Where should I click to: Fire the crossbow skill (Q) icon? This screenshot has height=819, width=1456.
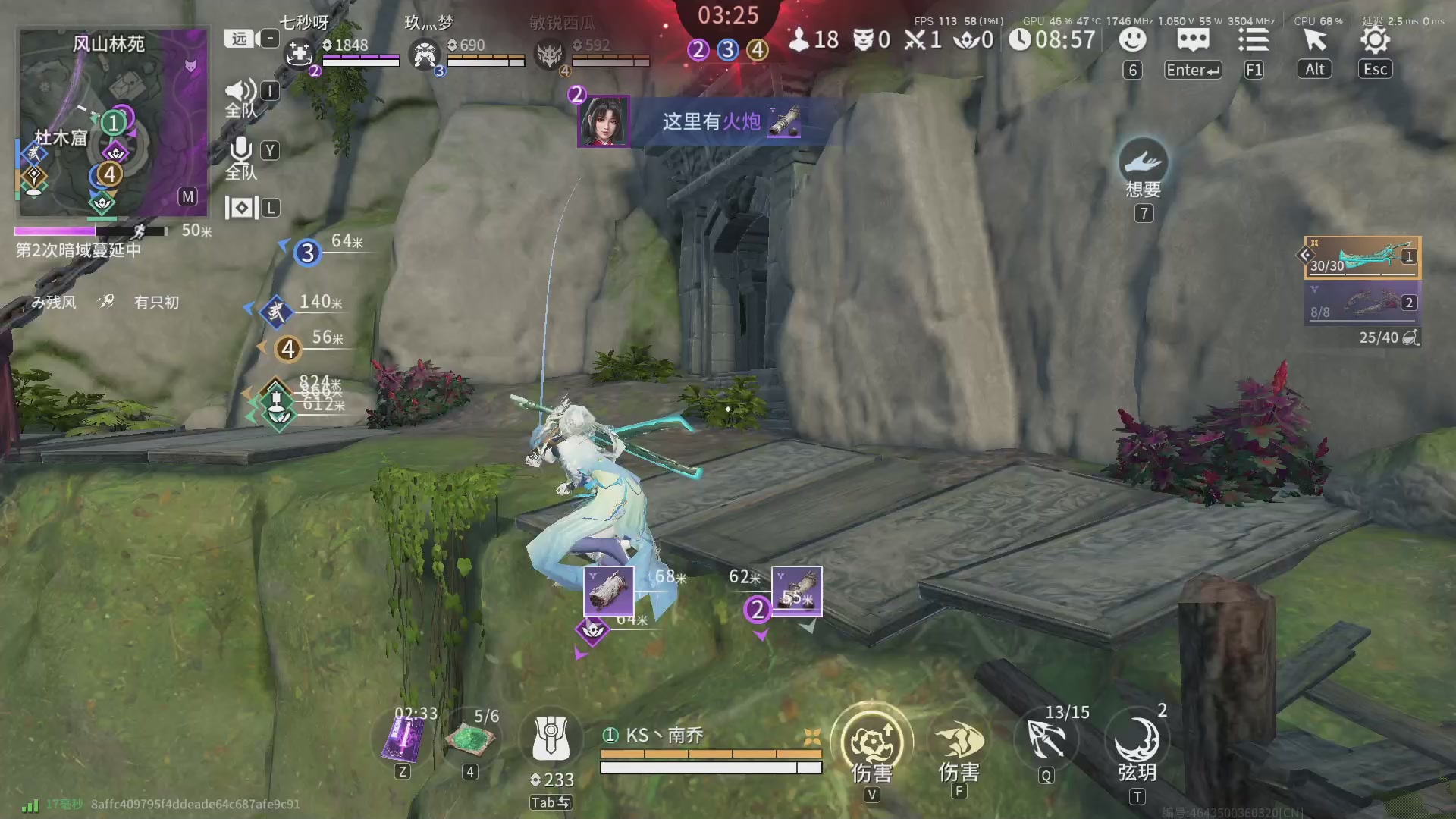[1046, 739]
